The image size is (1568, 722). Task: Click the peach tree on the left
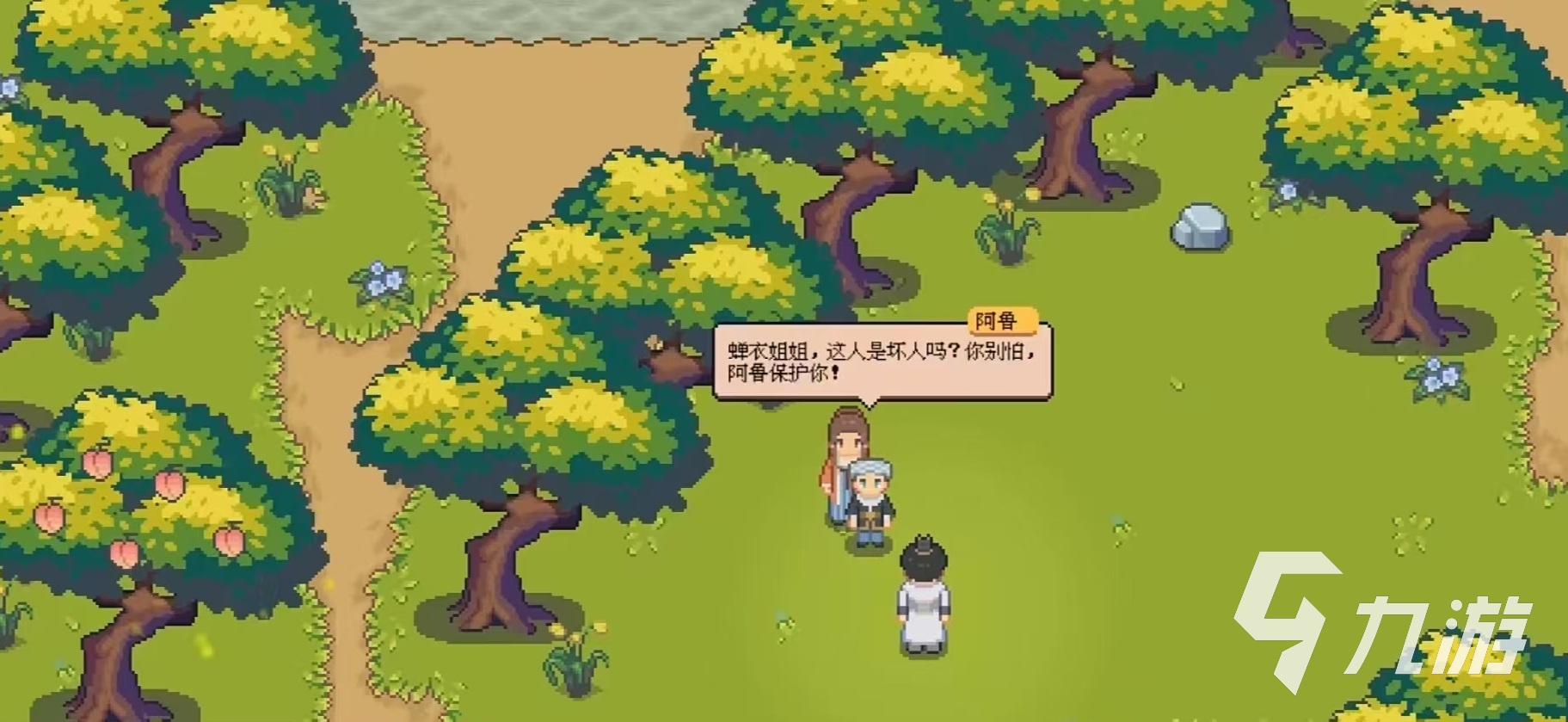click(x=129, y=491)
